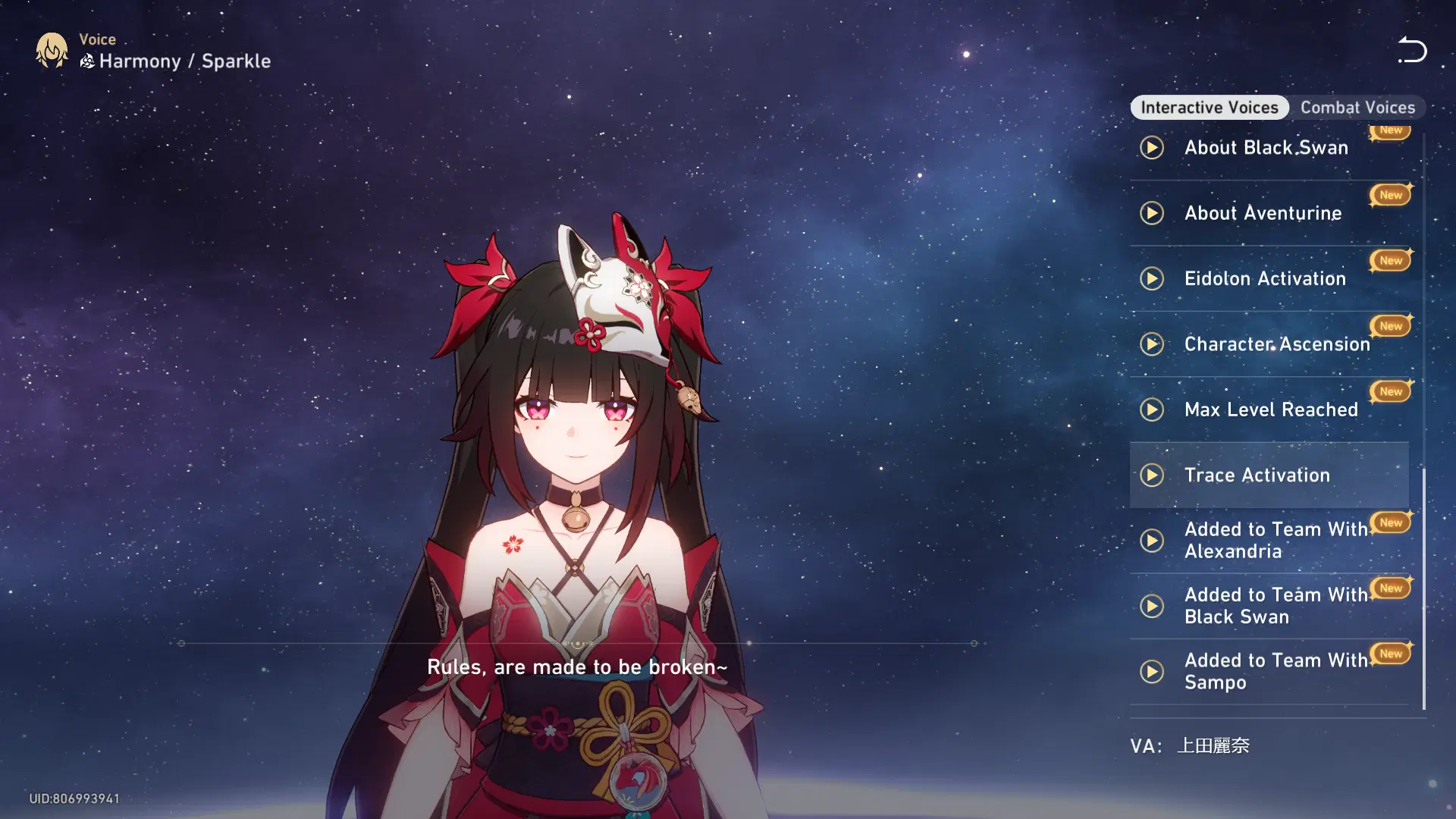Play the "Max Level Reached" voice line
Viewport: 1456px width, 819px height.
1152,409
